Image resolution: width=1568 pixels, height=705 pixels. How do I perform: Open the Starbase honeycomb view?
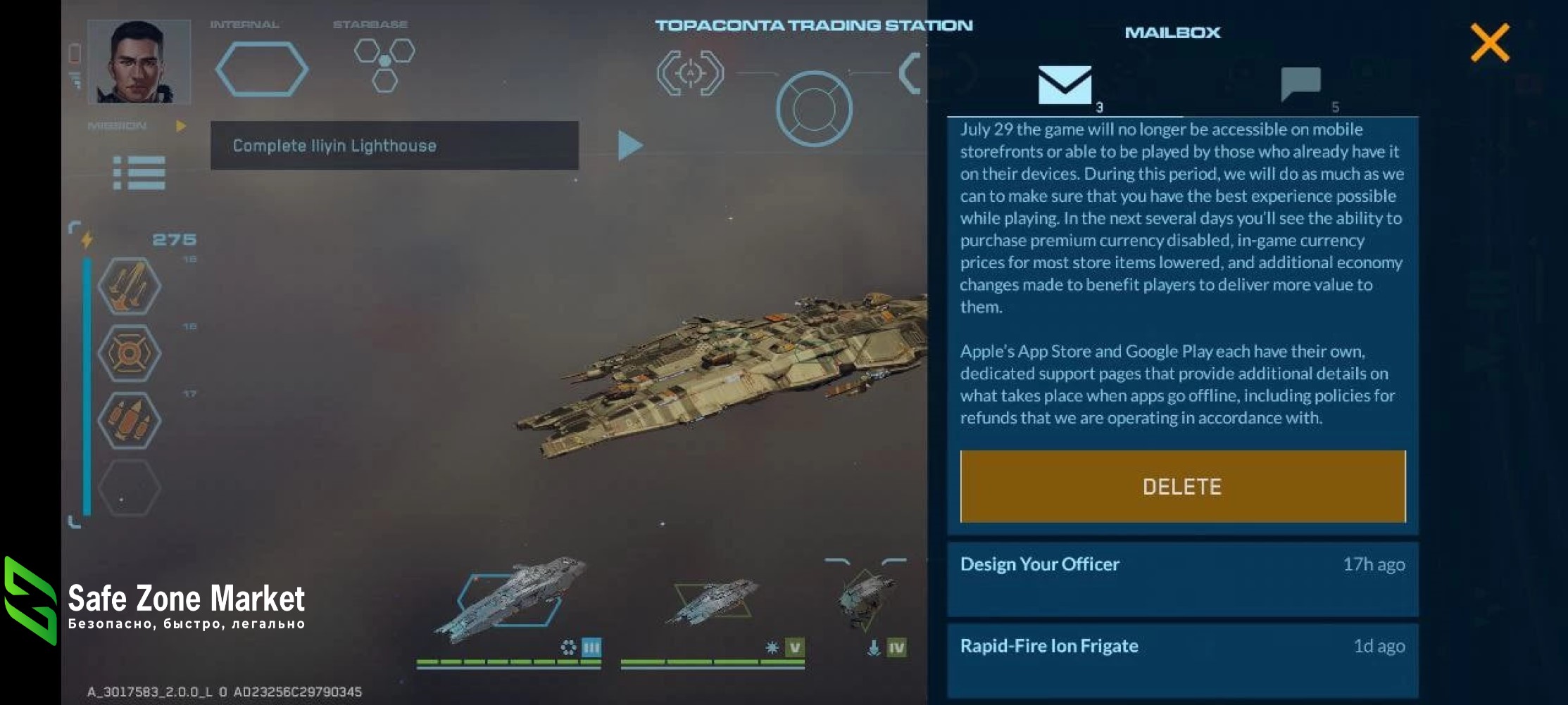pyautogui.click(x=384, y=64)
